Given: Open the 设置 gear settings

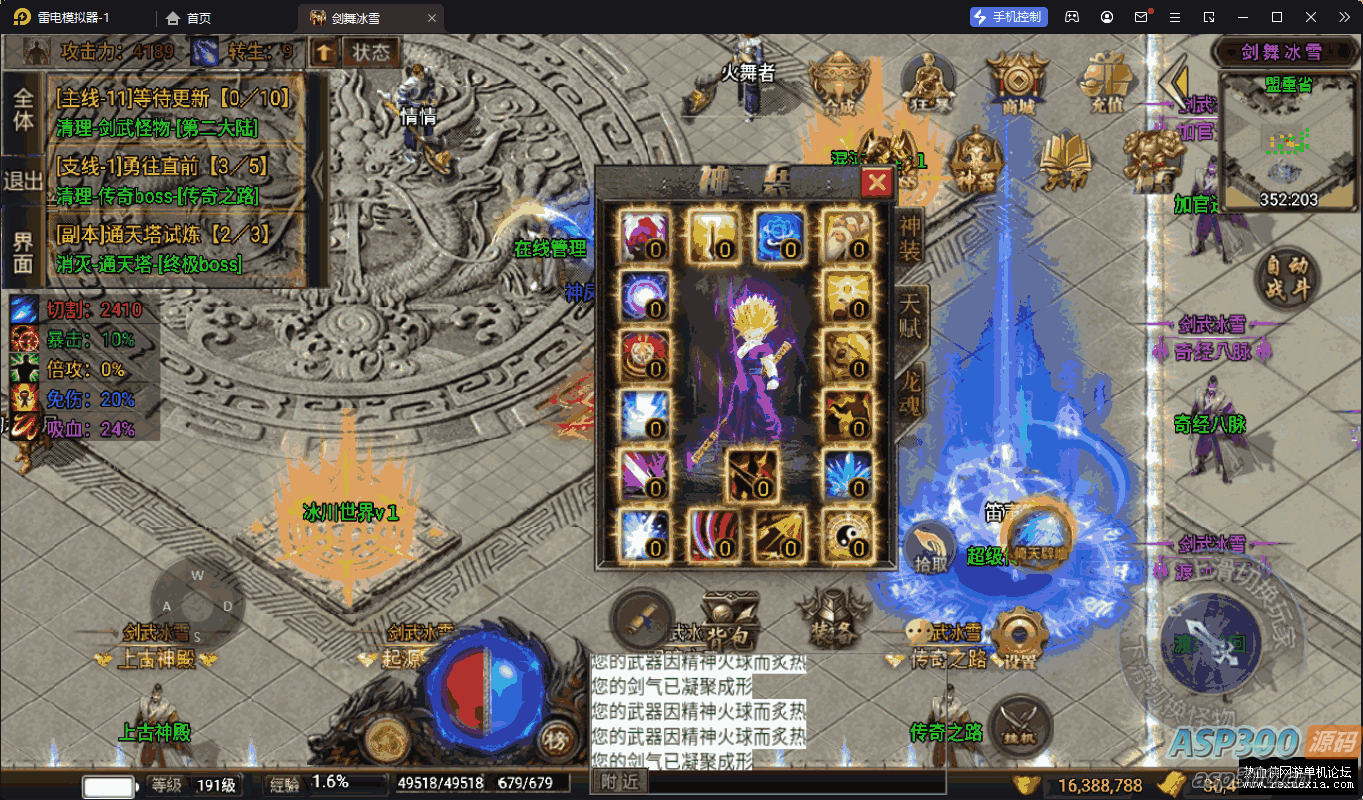Looking at the screenshot, I should pos(1019,637).
